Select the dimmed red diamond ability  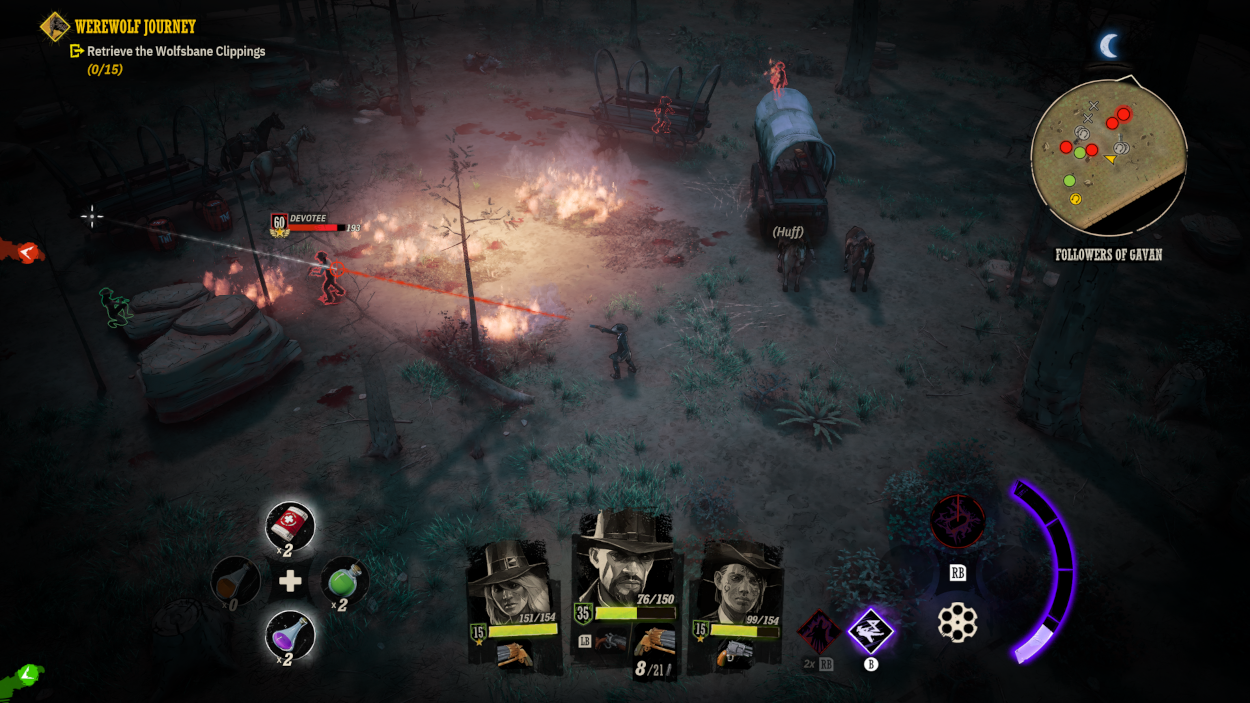click(818, 632)
